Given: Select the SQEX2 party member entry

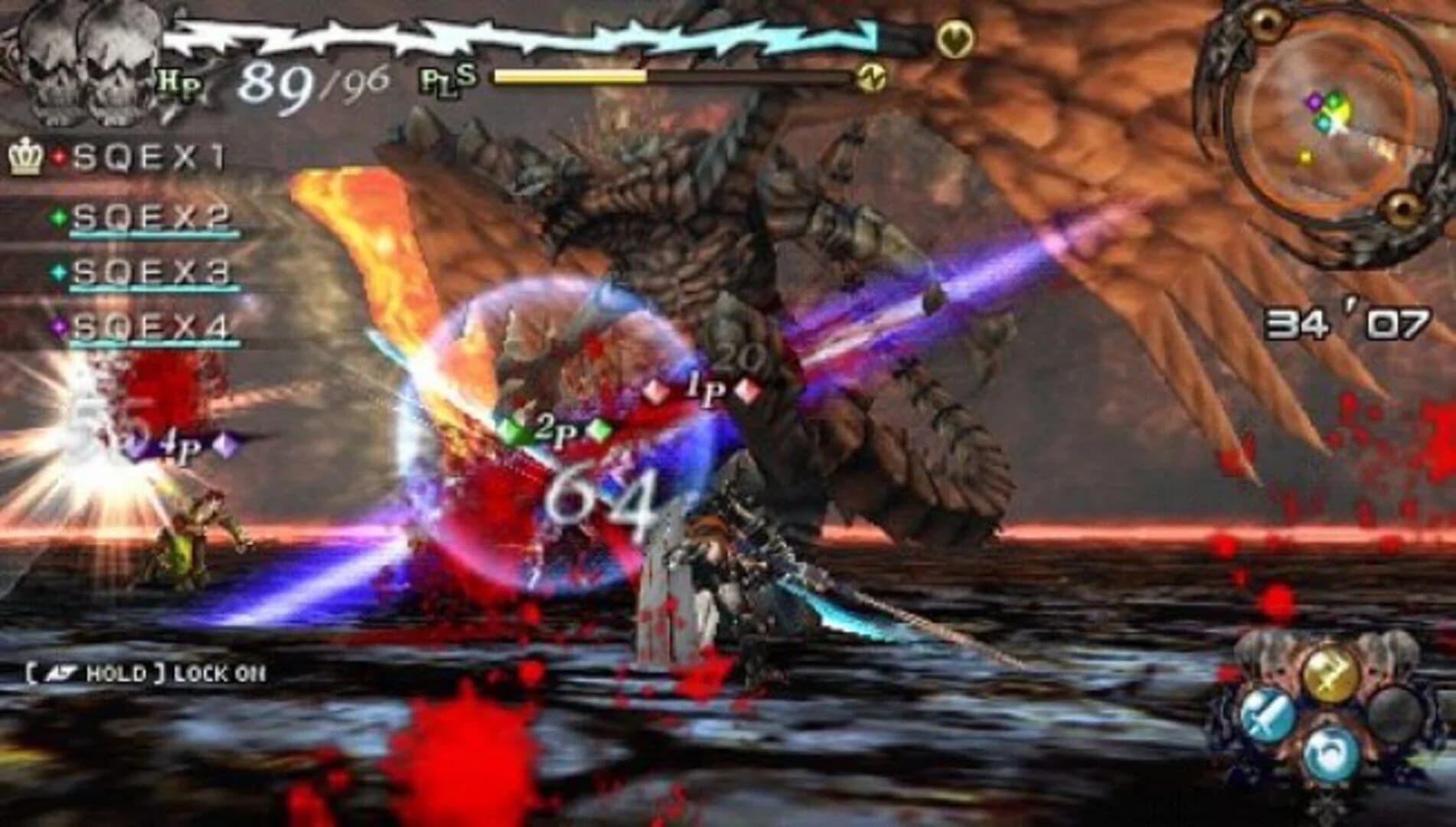Looking at the screenshot, I should tap(149, 217).
